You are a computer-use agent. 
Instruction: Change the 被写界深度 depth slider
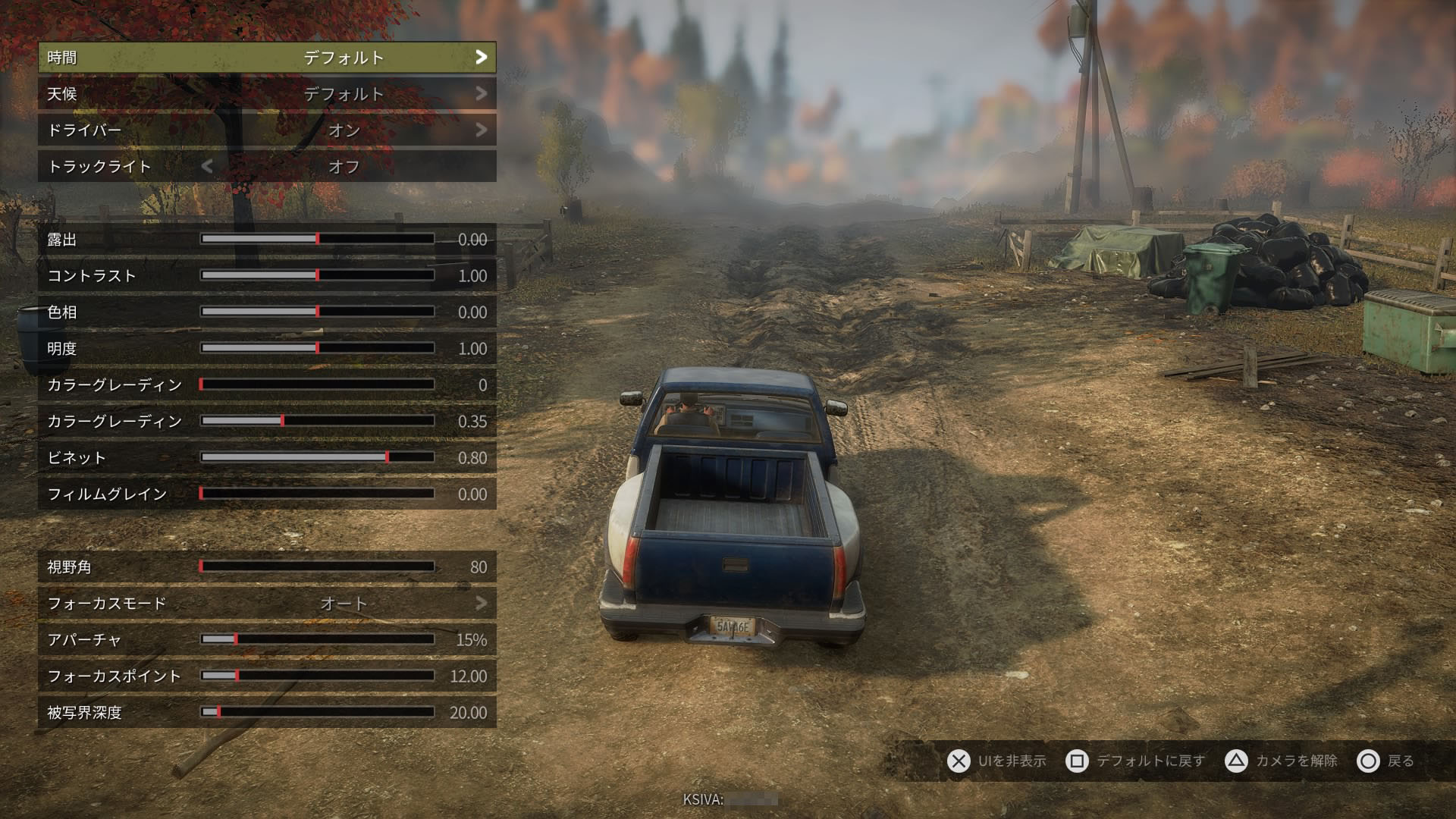(x=317, y=712)
